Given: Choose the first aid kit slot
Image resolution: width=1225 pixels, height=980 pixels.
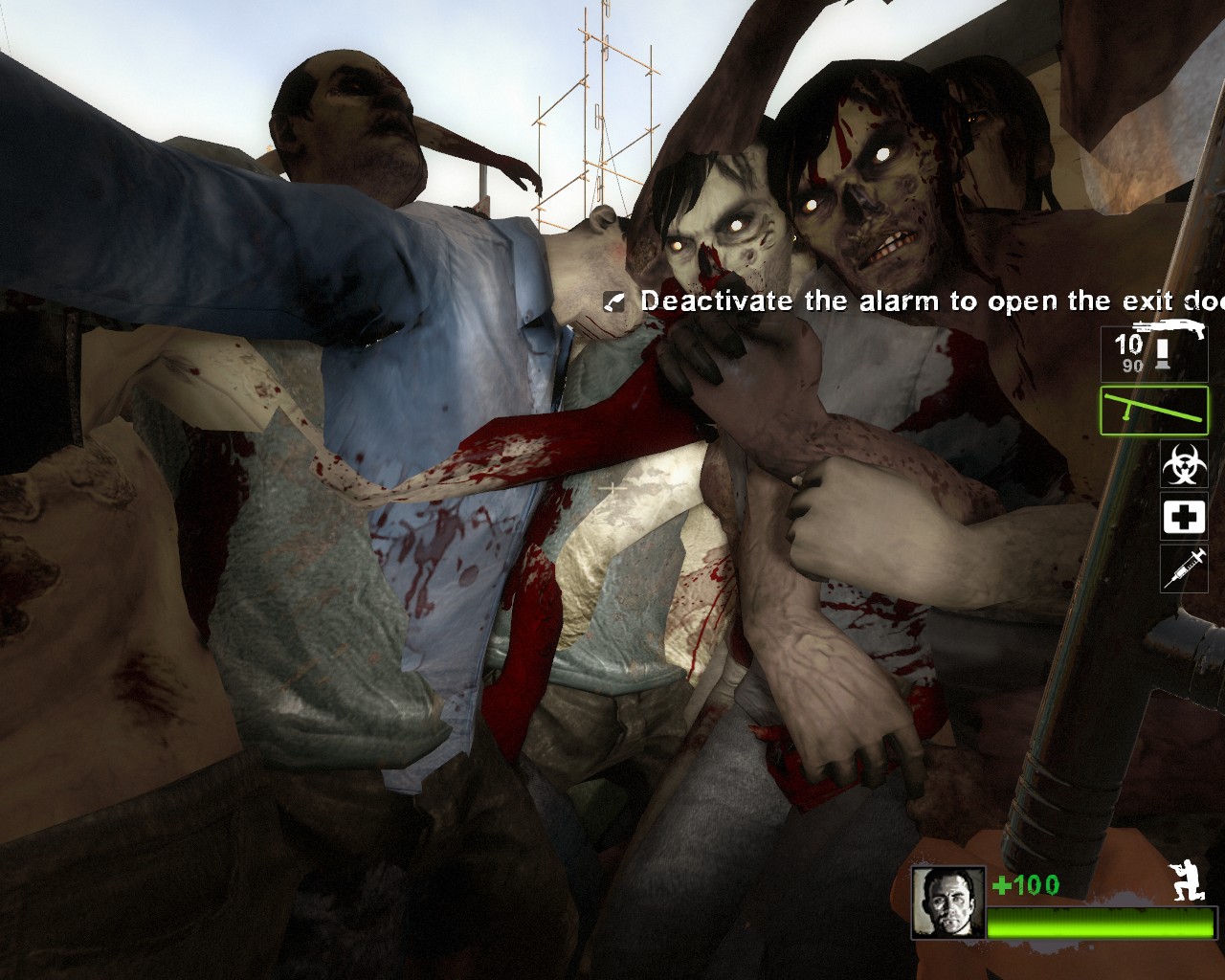Looking at the screenshot, I should [1184, 518].
